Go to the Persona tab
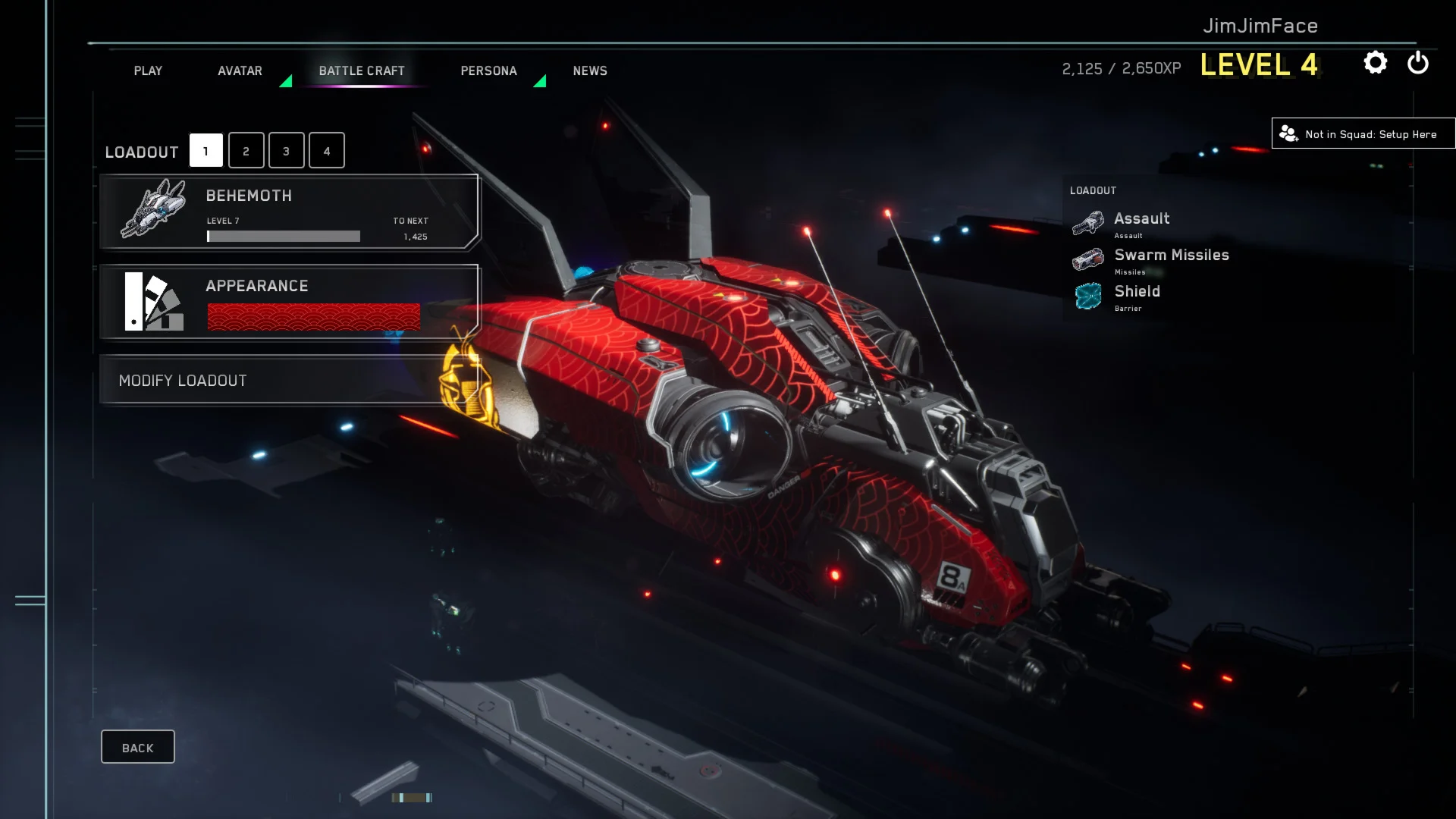The height and width of the screenshot is (819, 1456). click(488, 71)
